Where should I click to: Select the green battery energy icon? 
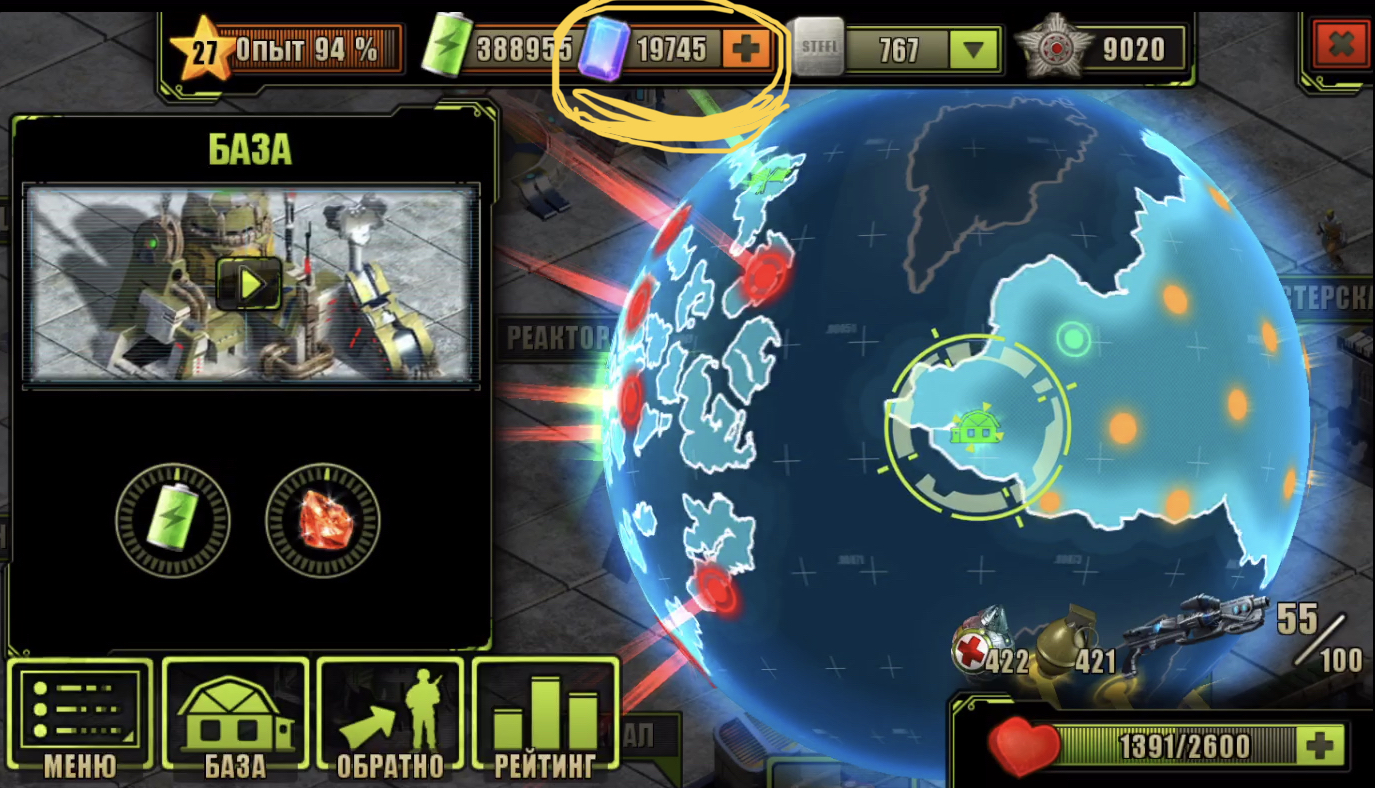pos(173,519)
